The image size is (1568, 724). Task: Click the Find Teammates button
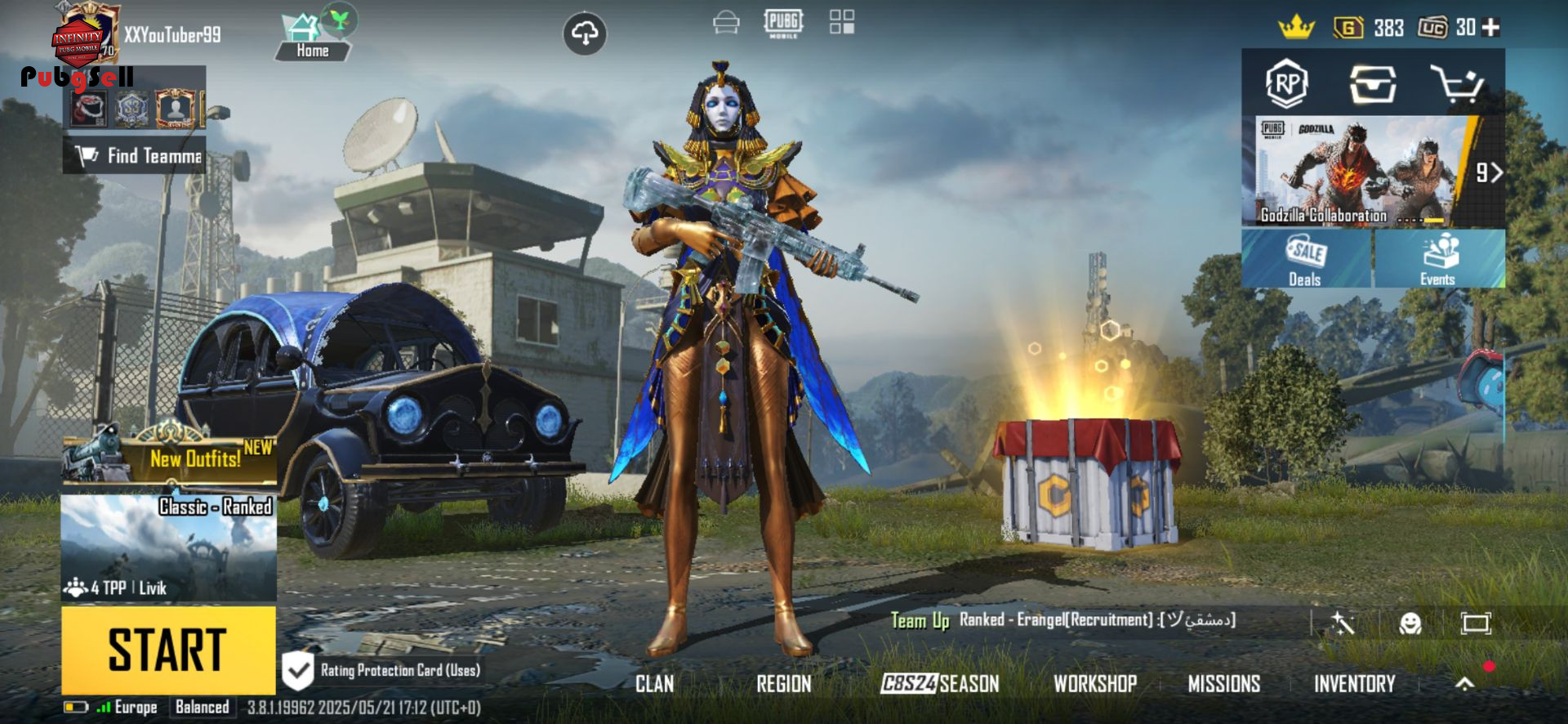(136, 155)
